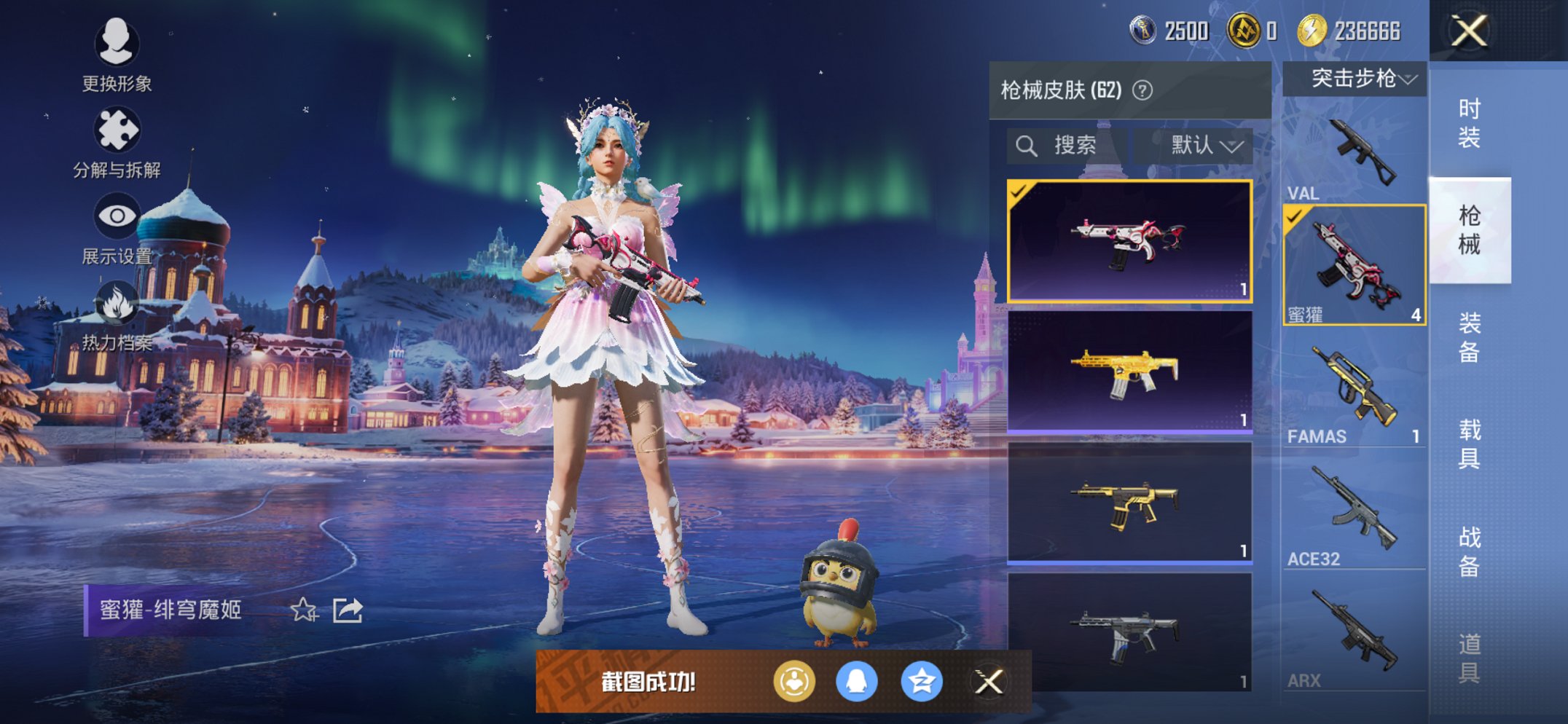Share the 蜜獾-绯穹魔姬 skin

[x=348, y=610]
